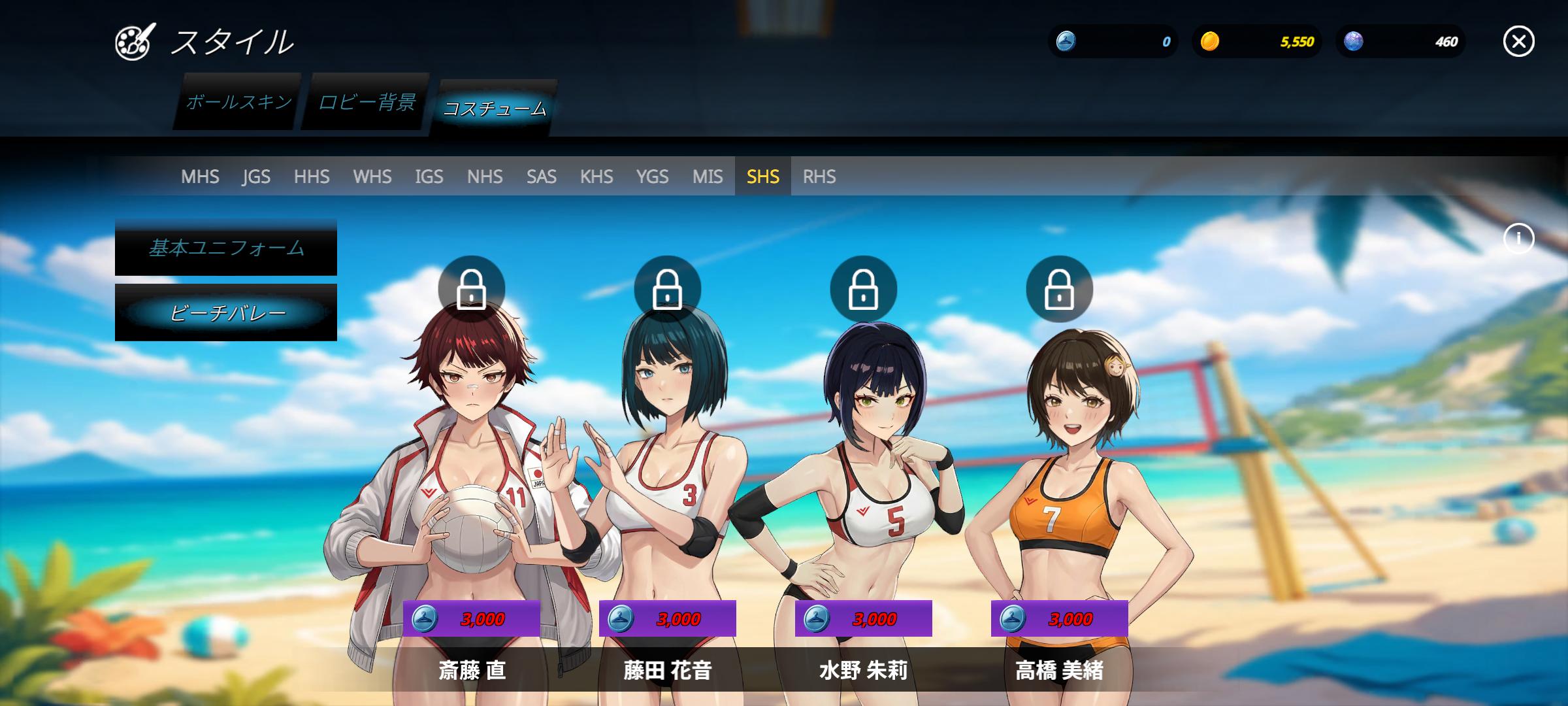
Task: Show the MIS school costumes
Action: [708, 176]
